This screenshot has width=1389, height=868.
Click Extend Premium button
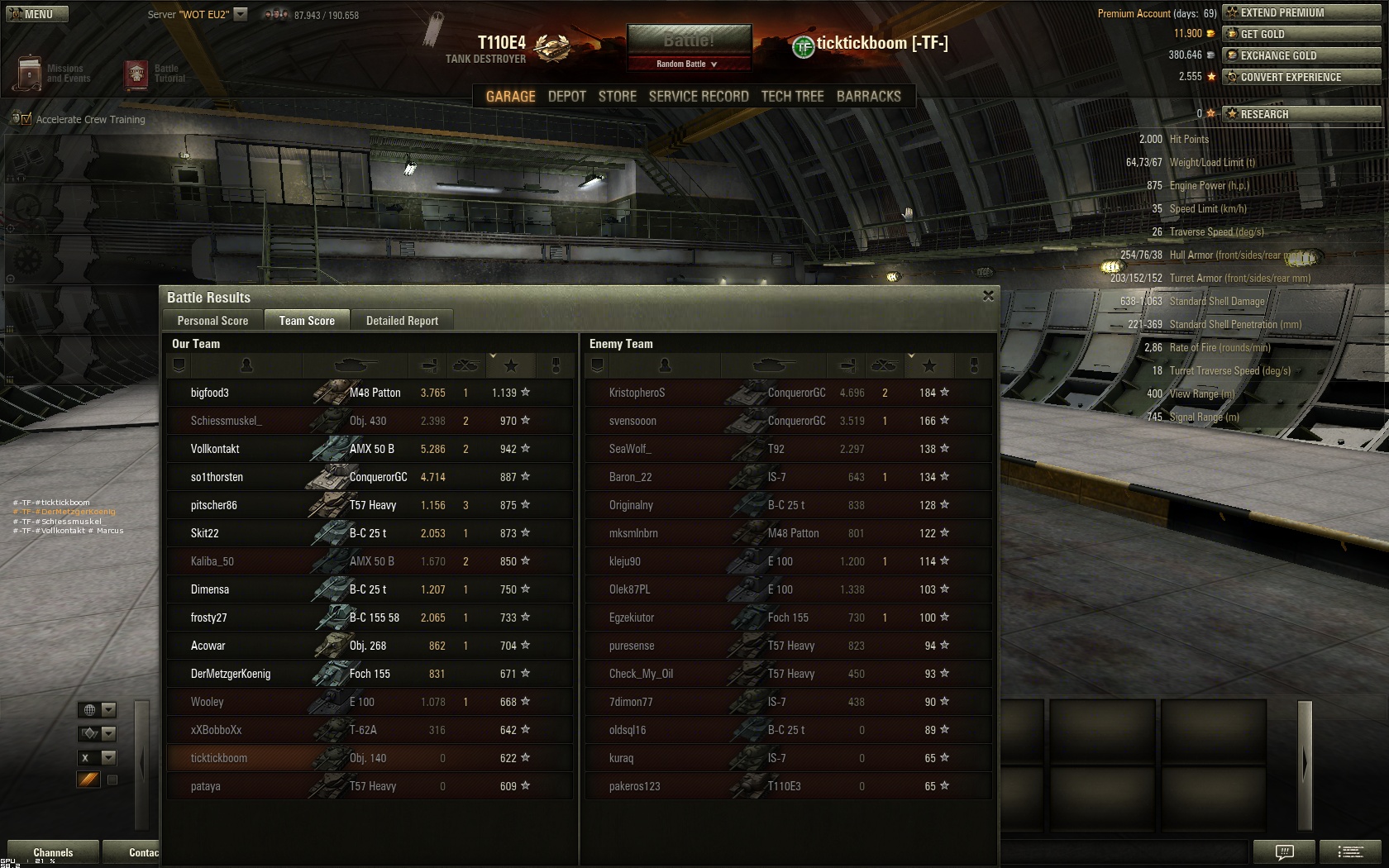(x=1301, y=12)
